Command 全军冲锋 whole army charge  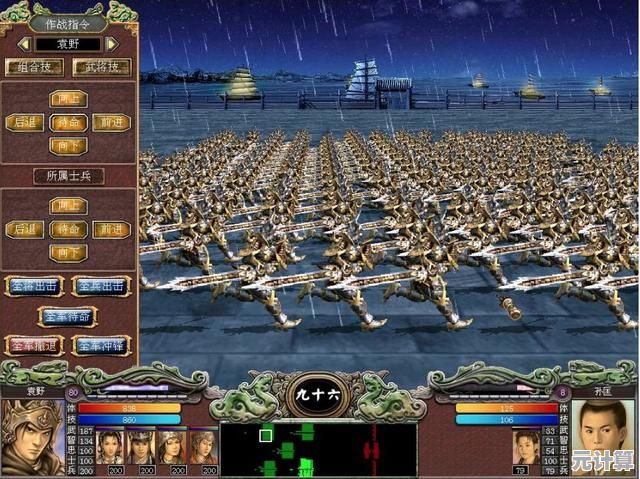[102, 345]
